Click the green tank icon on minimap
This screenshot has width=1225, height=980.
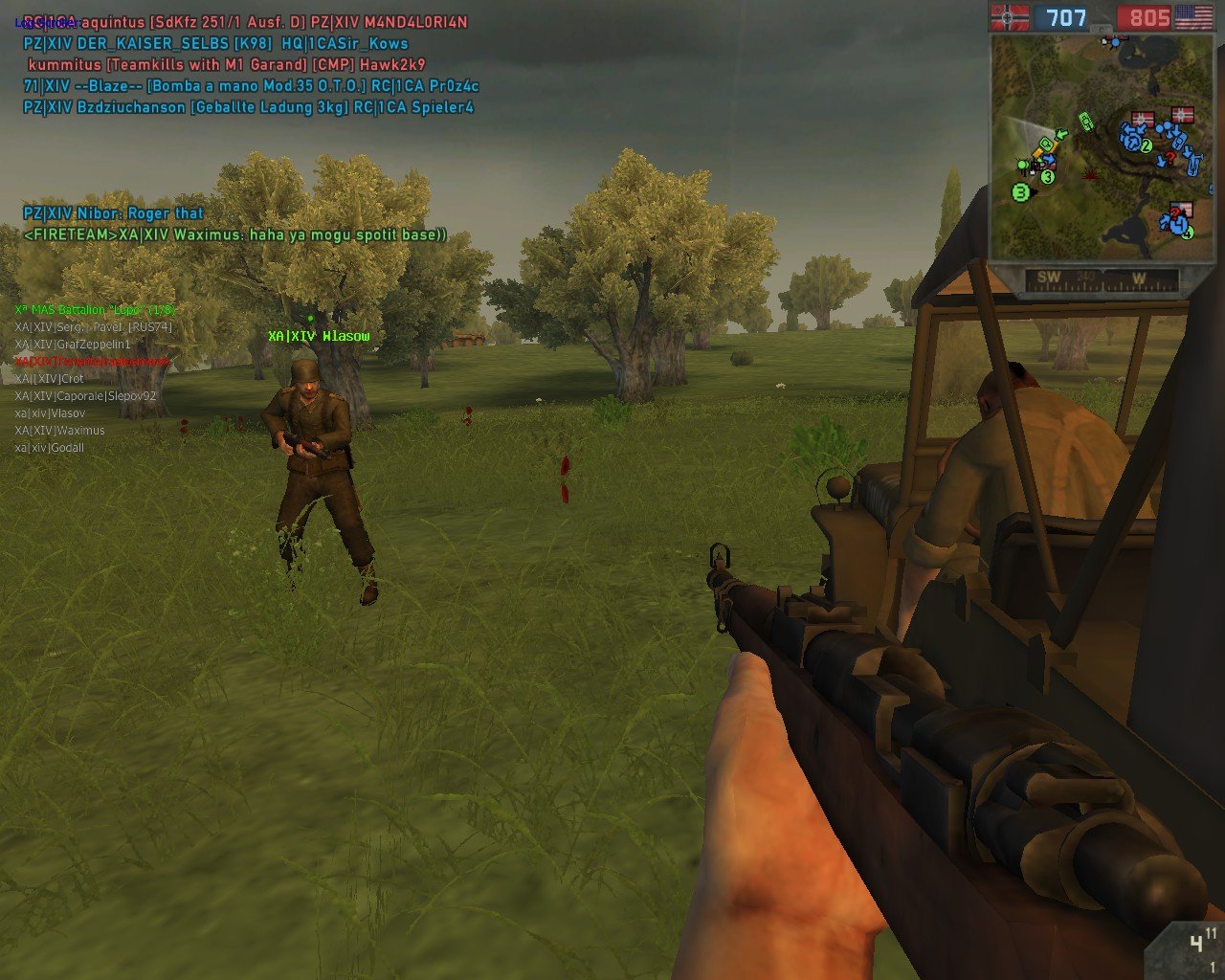[x=1086, y=121]
